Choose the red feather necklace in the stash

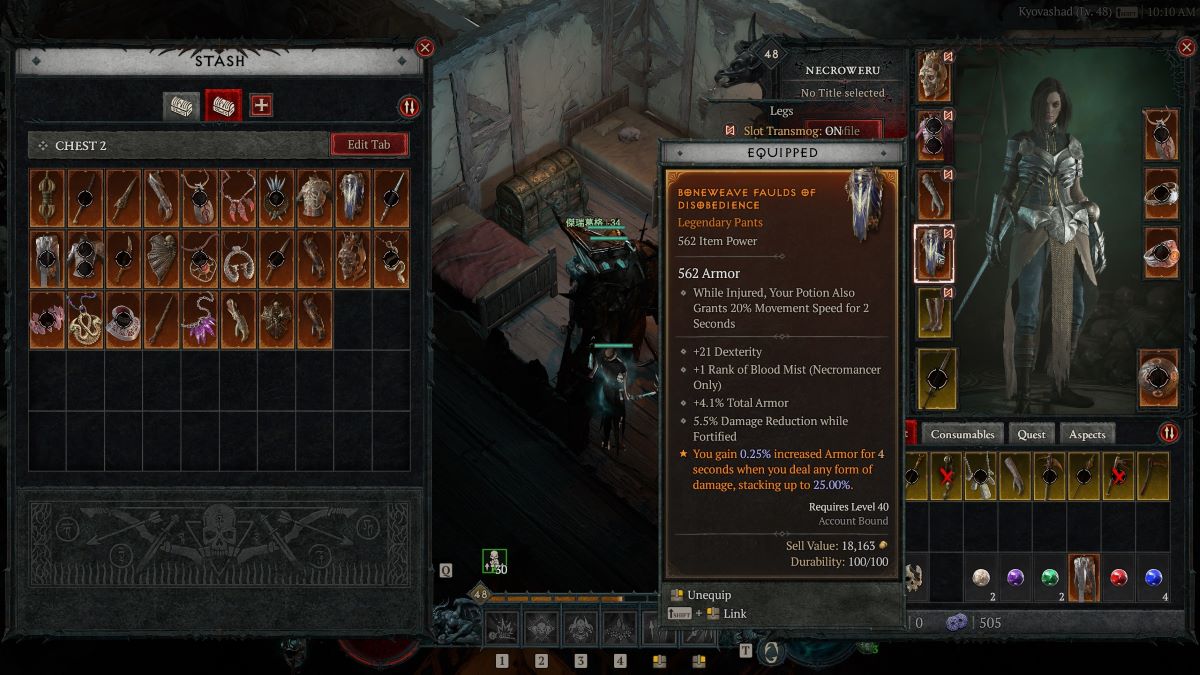[238, 197]
